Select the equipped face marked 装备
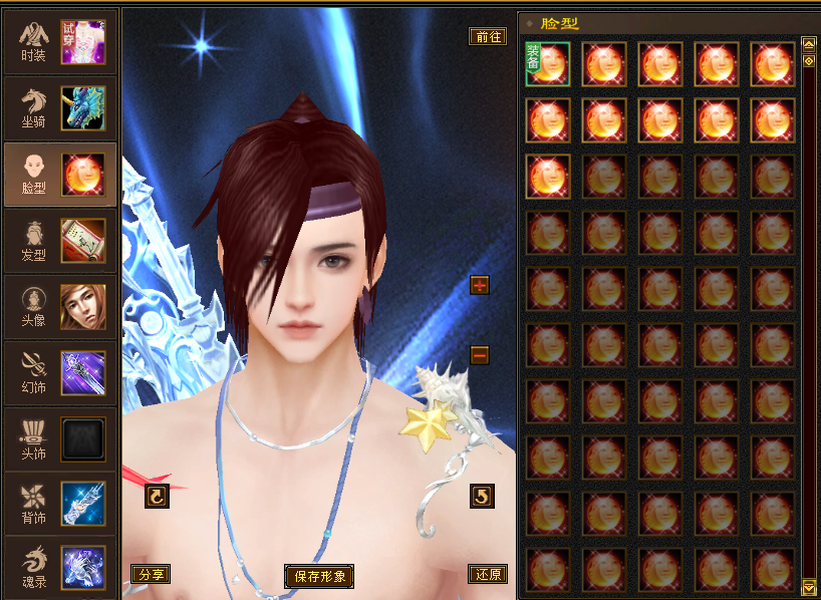The image size is (821, 600). 548,64
